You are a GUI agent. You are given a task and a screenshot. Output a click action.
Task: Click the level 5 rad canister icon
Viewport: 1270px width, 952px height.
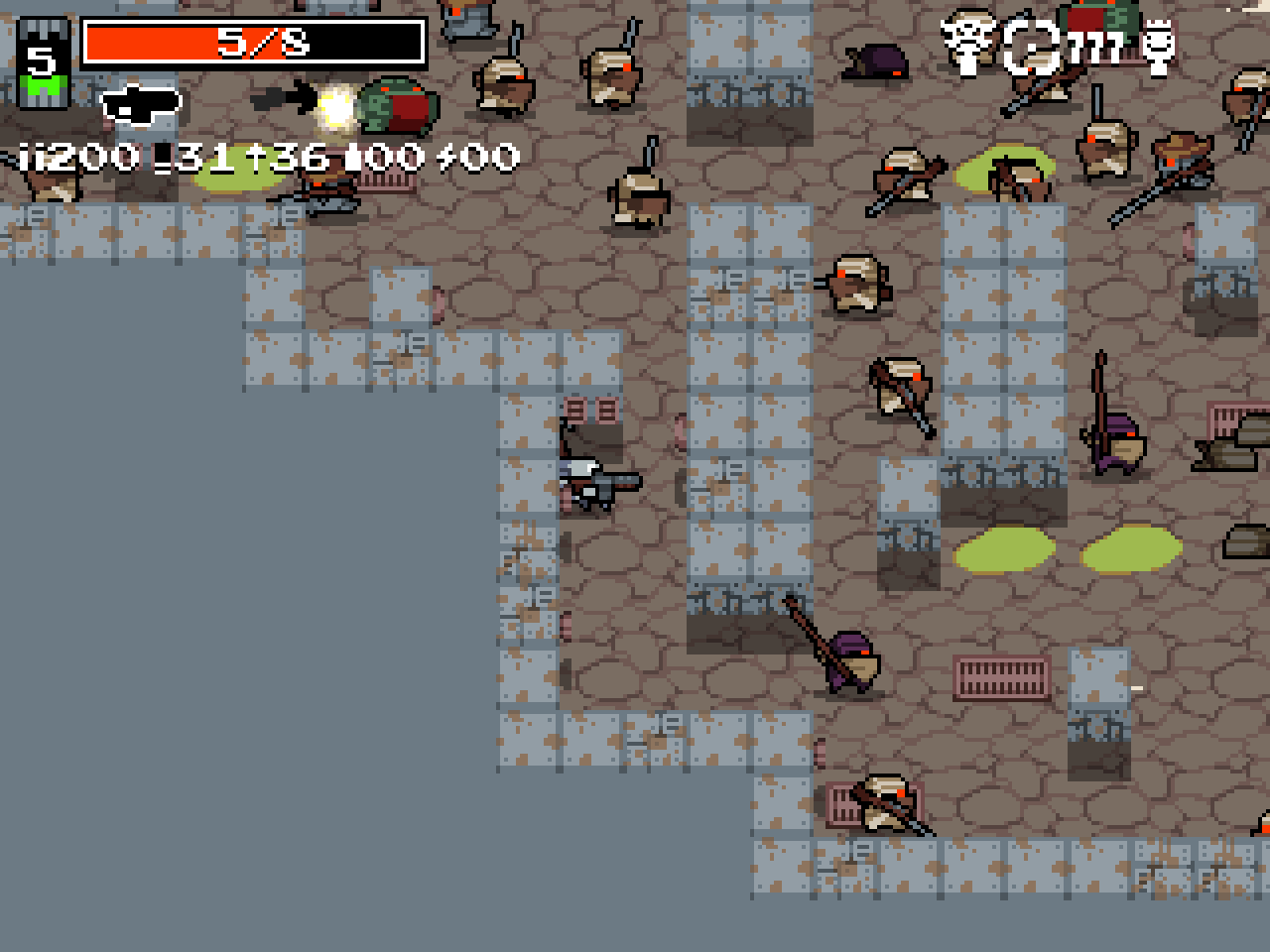[x=42, y=63]
